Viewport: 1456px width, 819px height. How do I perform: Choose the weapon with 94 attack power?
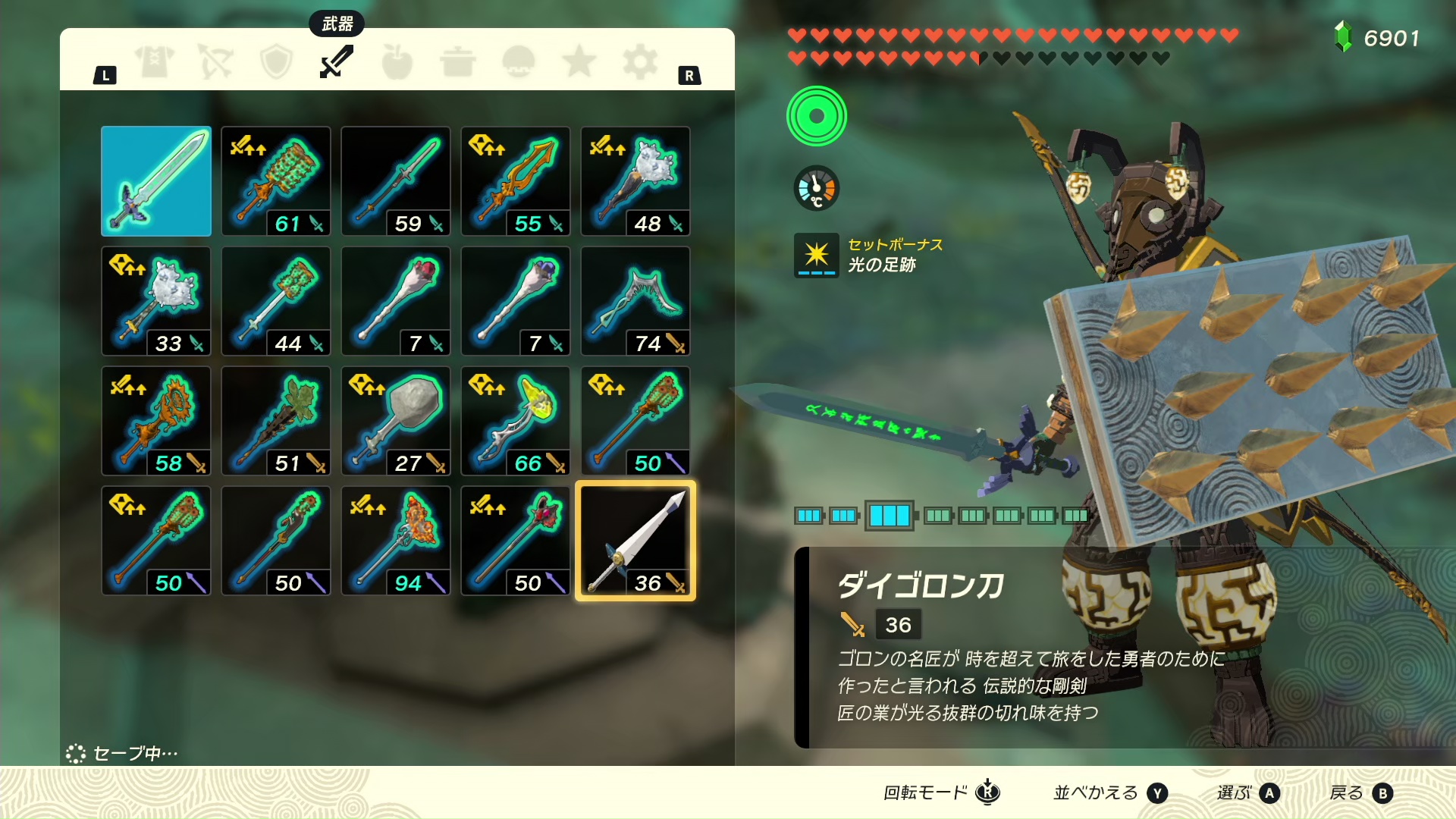(396, 541)
